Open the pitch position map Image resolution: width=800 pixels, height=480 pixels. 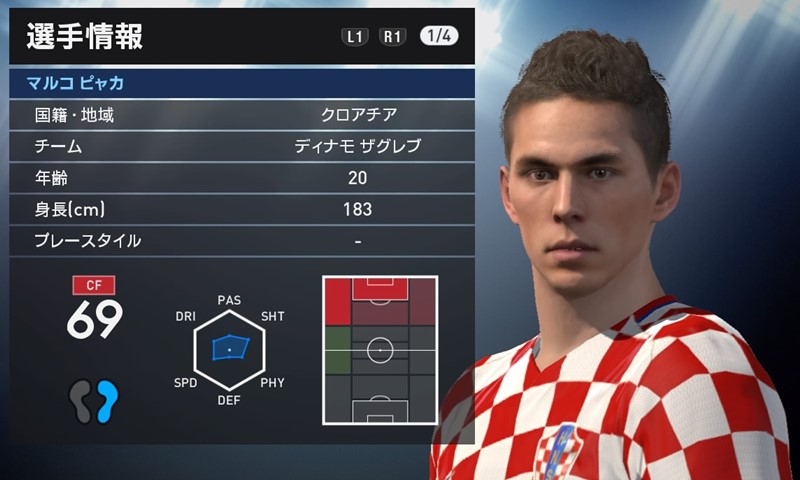(380, 350)
